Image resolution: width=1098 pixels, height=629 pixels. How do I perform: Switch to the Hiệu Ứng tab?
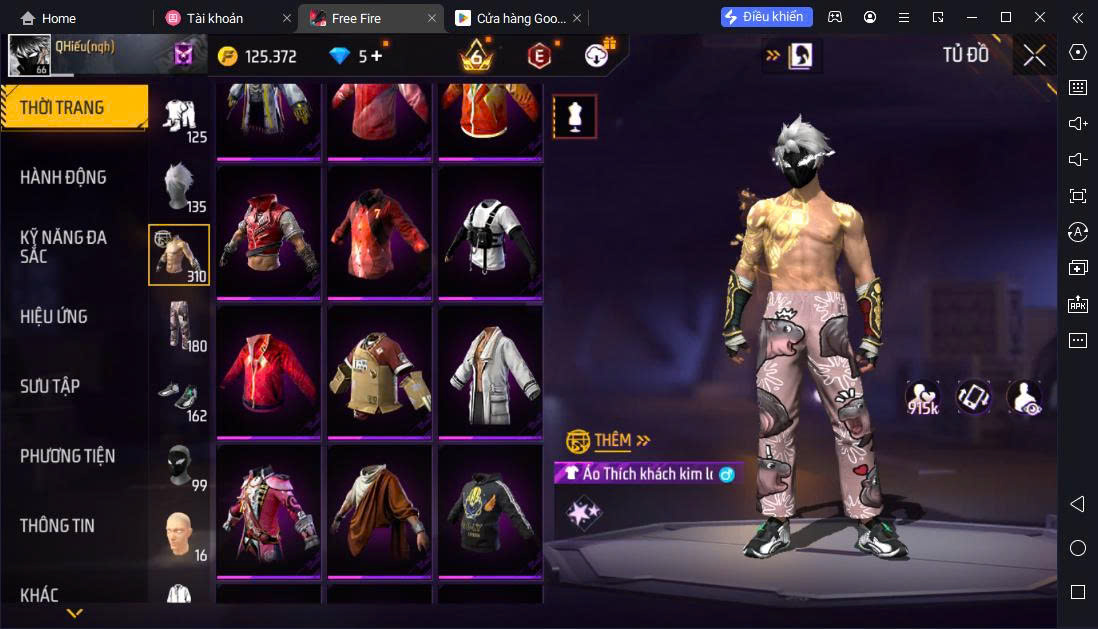(54, 316)
